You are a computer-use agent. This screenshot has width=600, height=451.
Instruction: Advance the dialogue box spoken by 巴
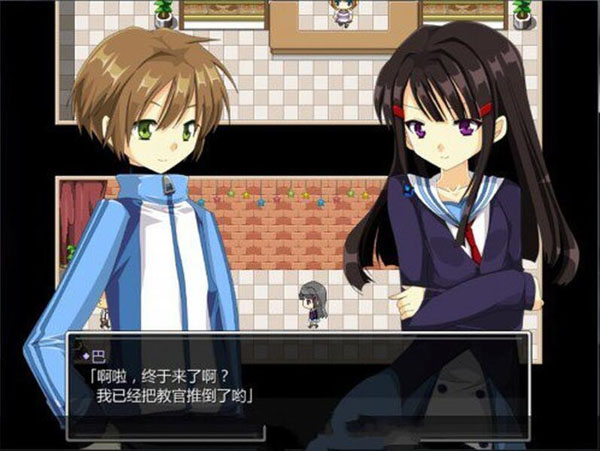(x=298, y=385)
